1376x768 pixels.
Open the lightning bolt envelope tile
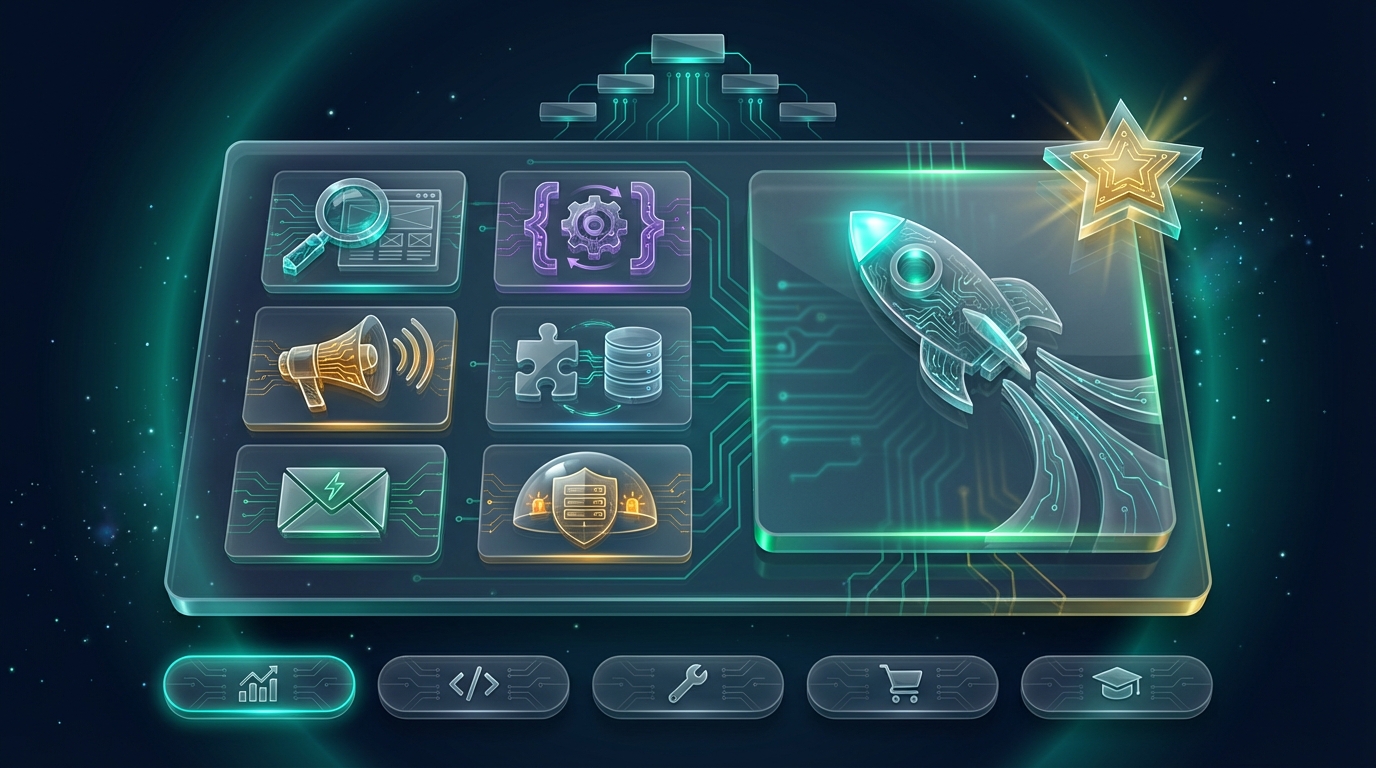[x=335, y=500]
